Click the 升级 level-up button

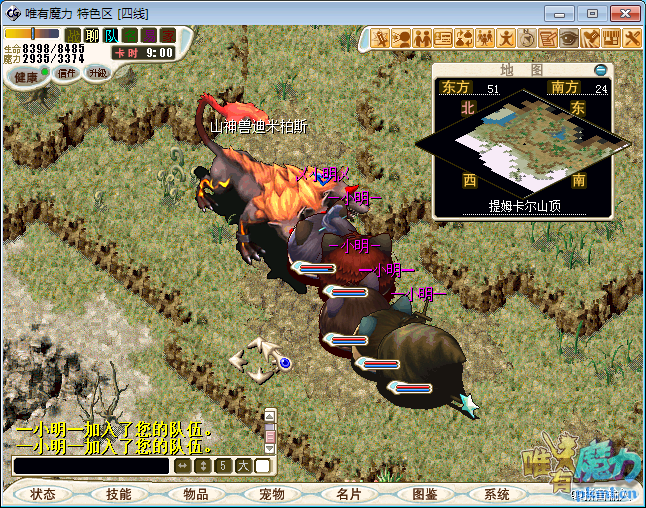click(97, 73)
